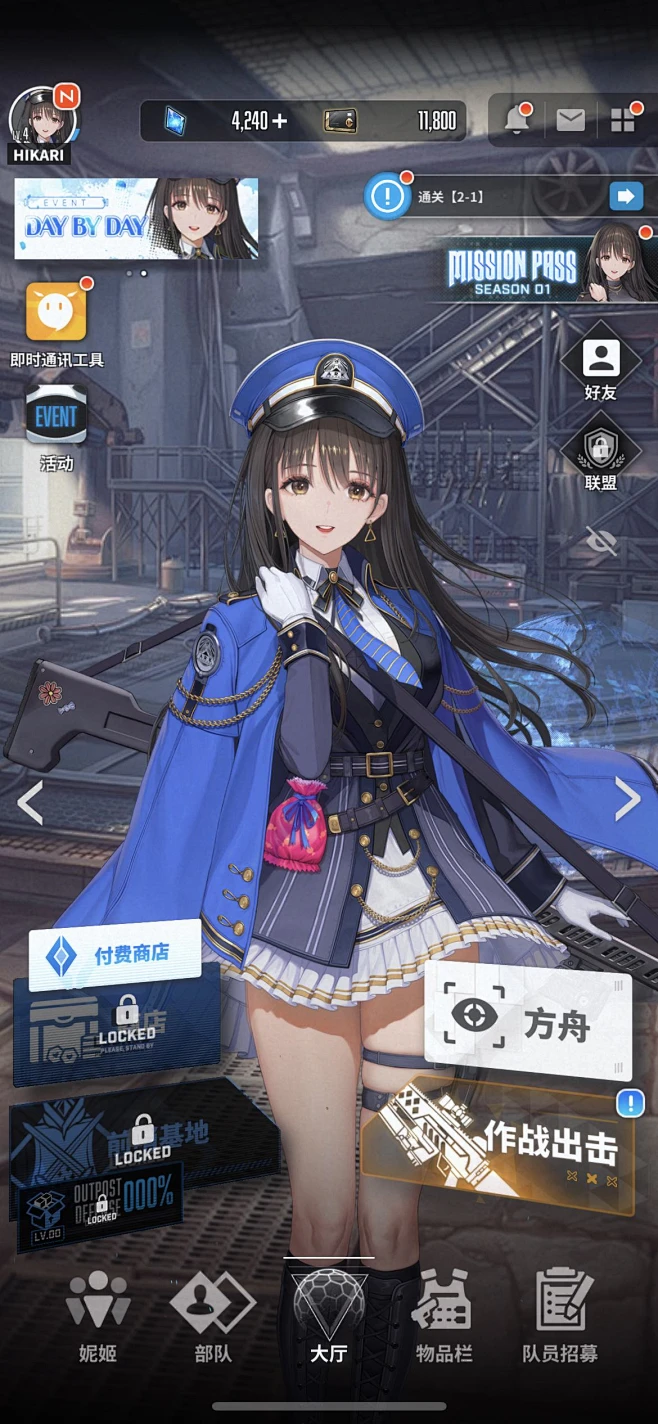Start 作战出击 campaign battle

click(500, 1148)
